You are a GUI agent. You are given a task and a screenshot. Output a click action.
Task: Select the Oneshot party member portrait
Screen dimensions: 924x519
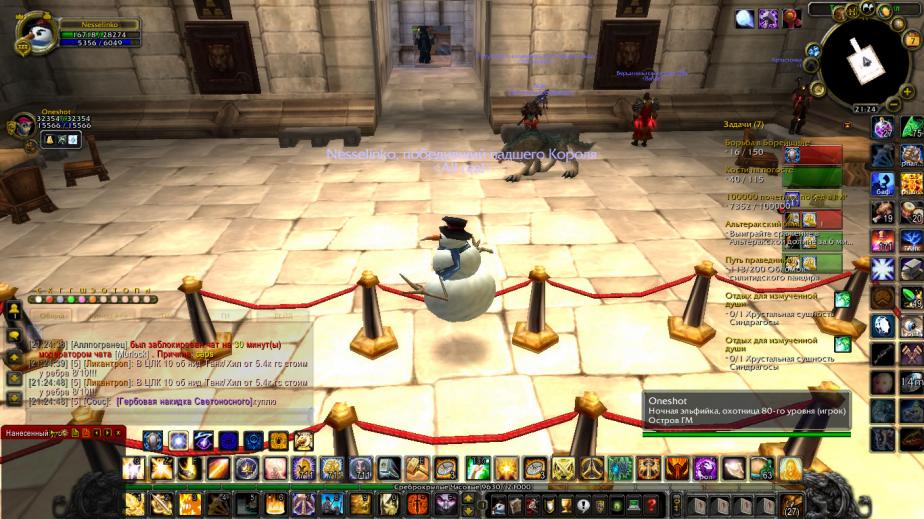(x=22, y=125)
